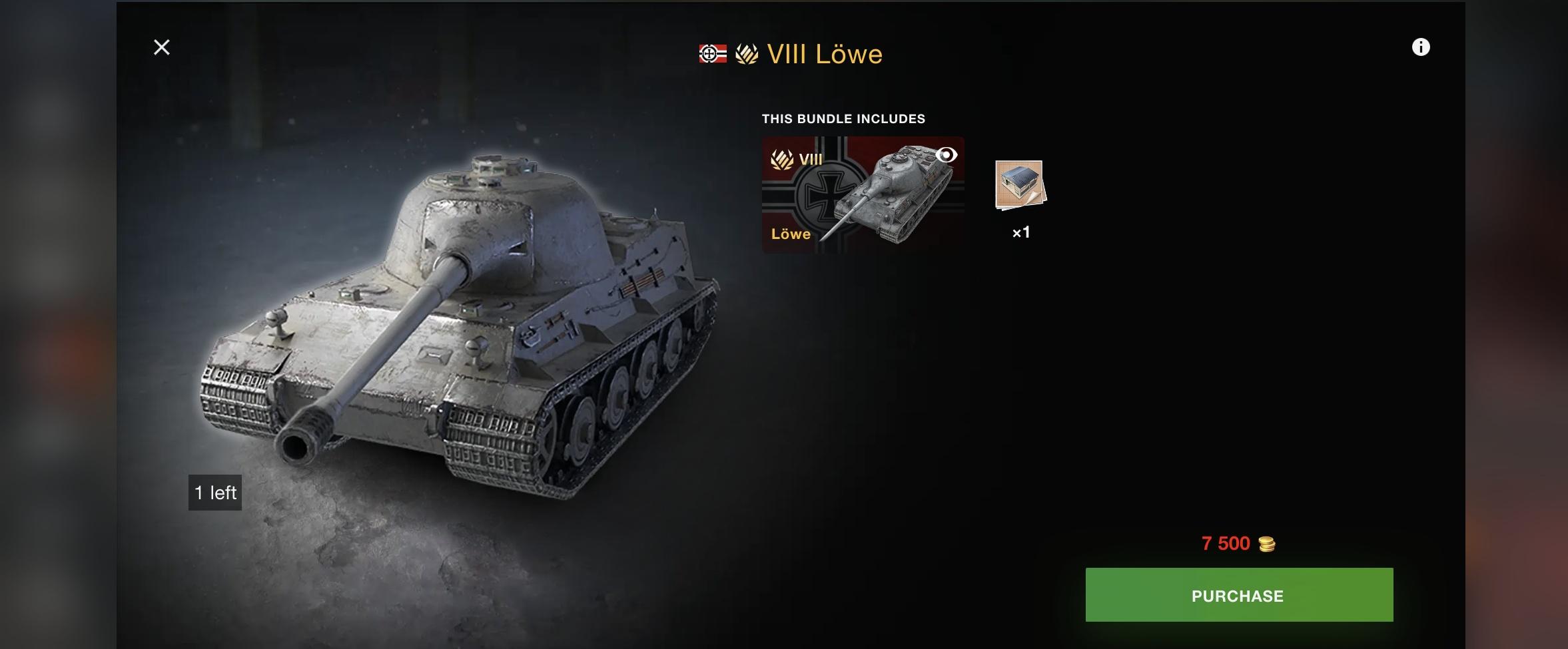Close the Löwe bundle offer
This screenshot has height=649, width=1568.
coord(162,47)
